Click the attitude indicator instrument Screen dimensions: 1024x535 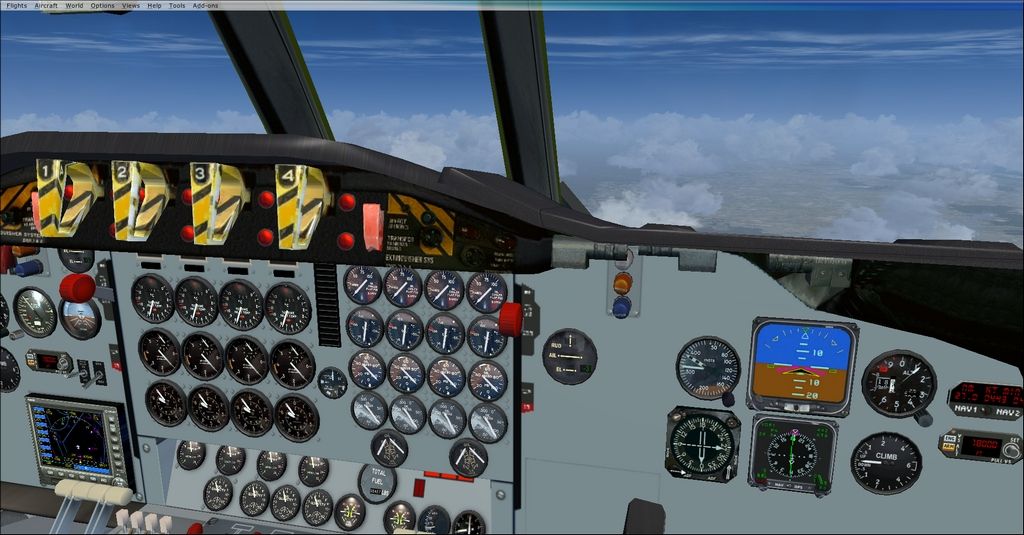(x=802, y=364)
